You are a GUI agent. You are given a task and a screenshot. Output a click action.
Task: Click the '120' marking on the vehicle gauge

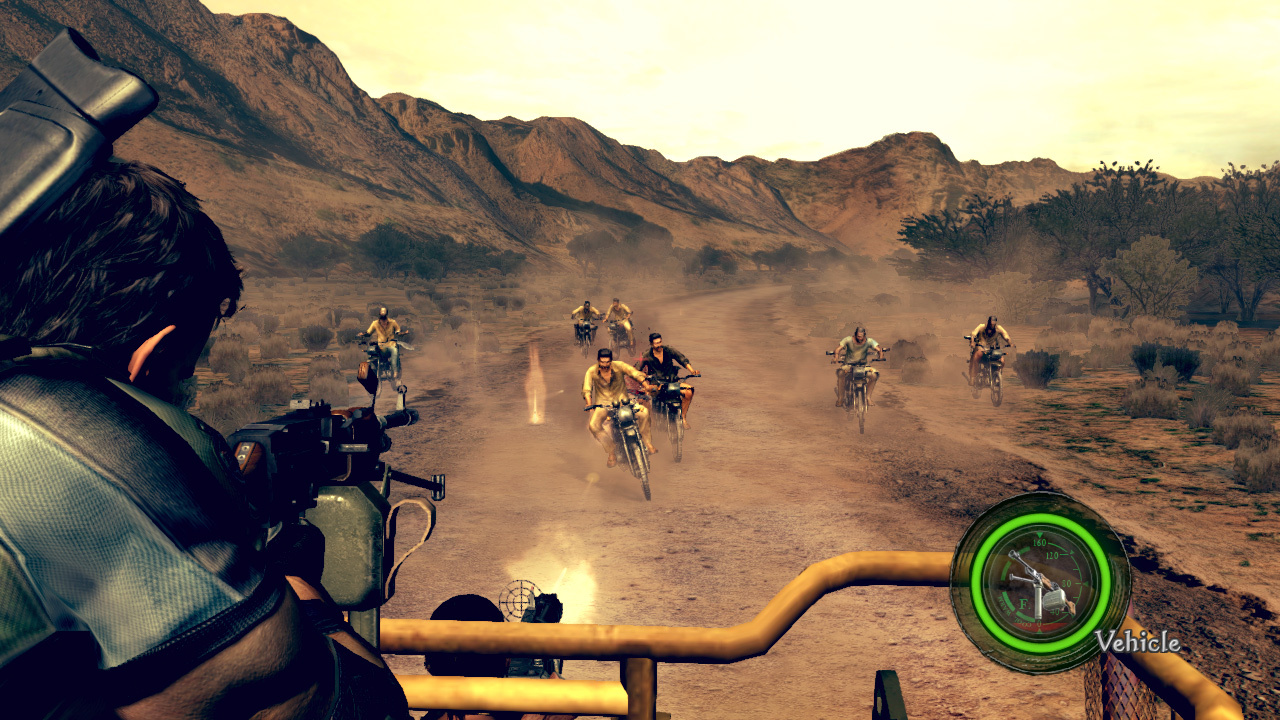[x=1052, y=556]
